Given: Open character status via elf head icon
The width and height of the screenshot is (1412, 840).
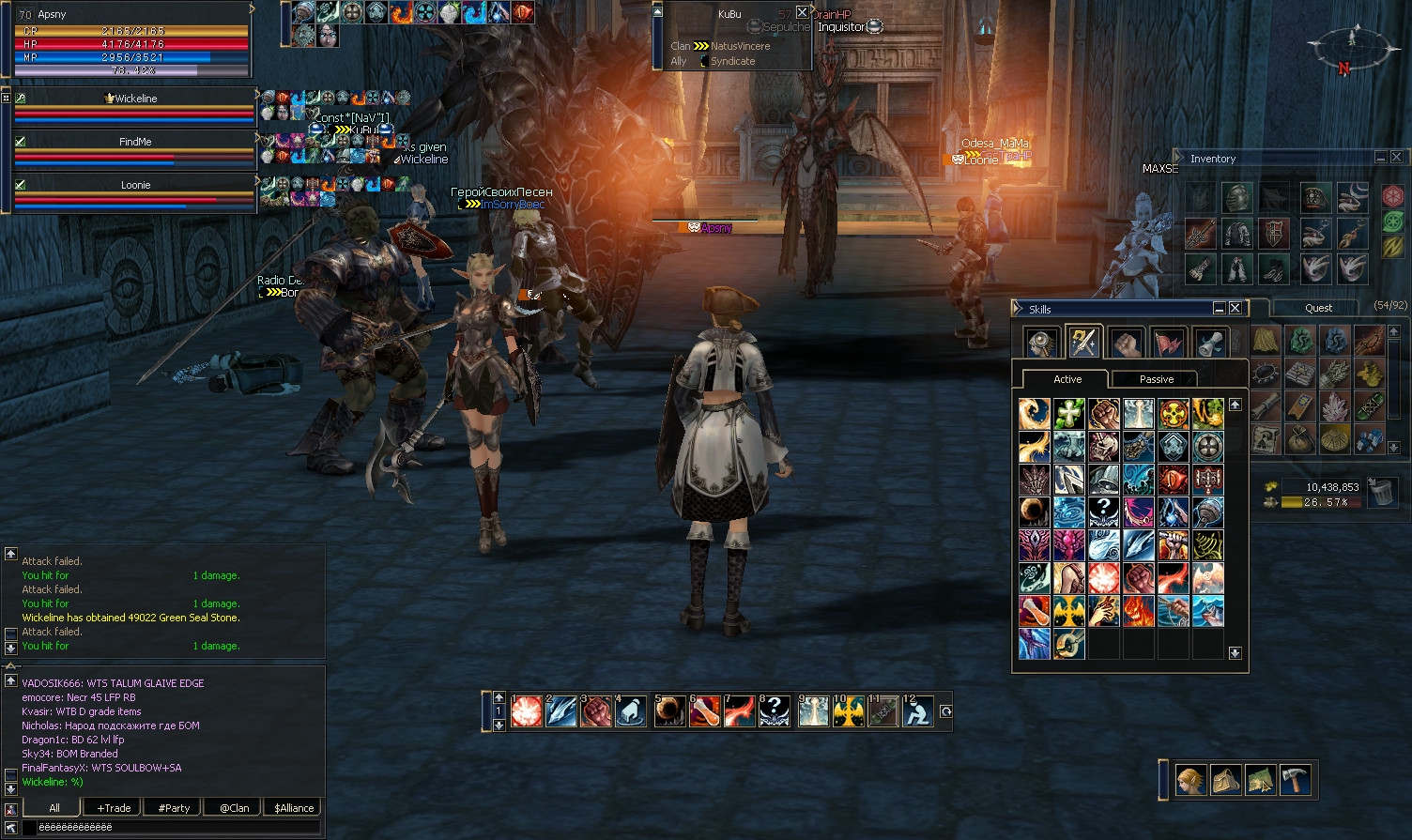Looking at the screenshot, I should pos(1190,781).
